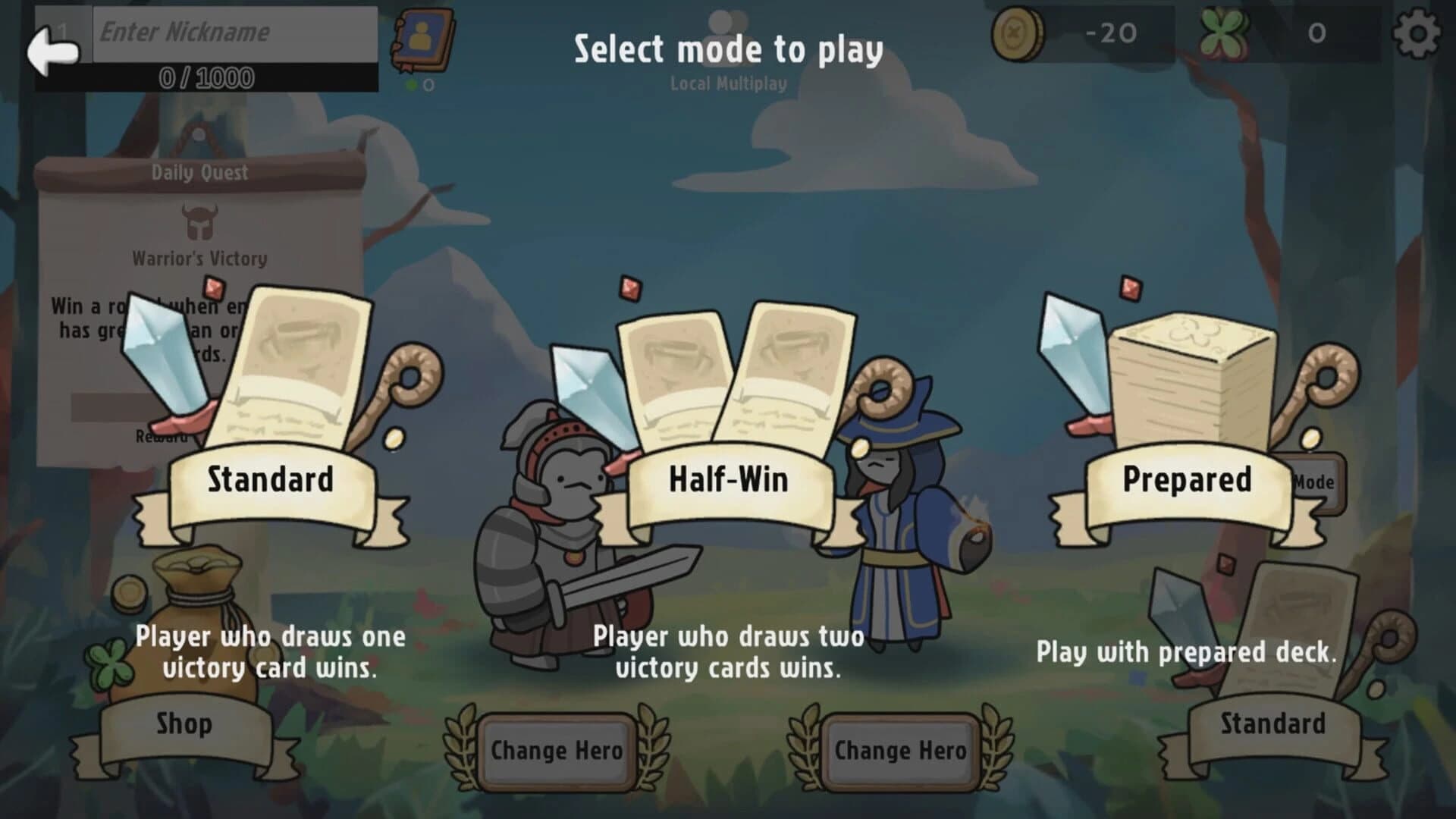Open the Shop

coord(184,724)
